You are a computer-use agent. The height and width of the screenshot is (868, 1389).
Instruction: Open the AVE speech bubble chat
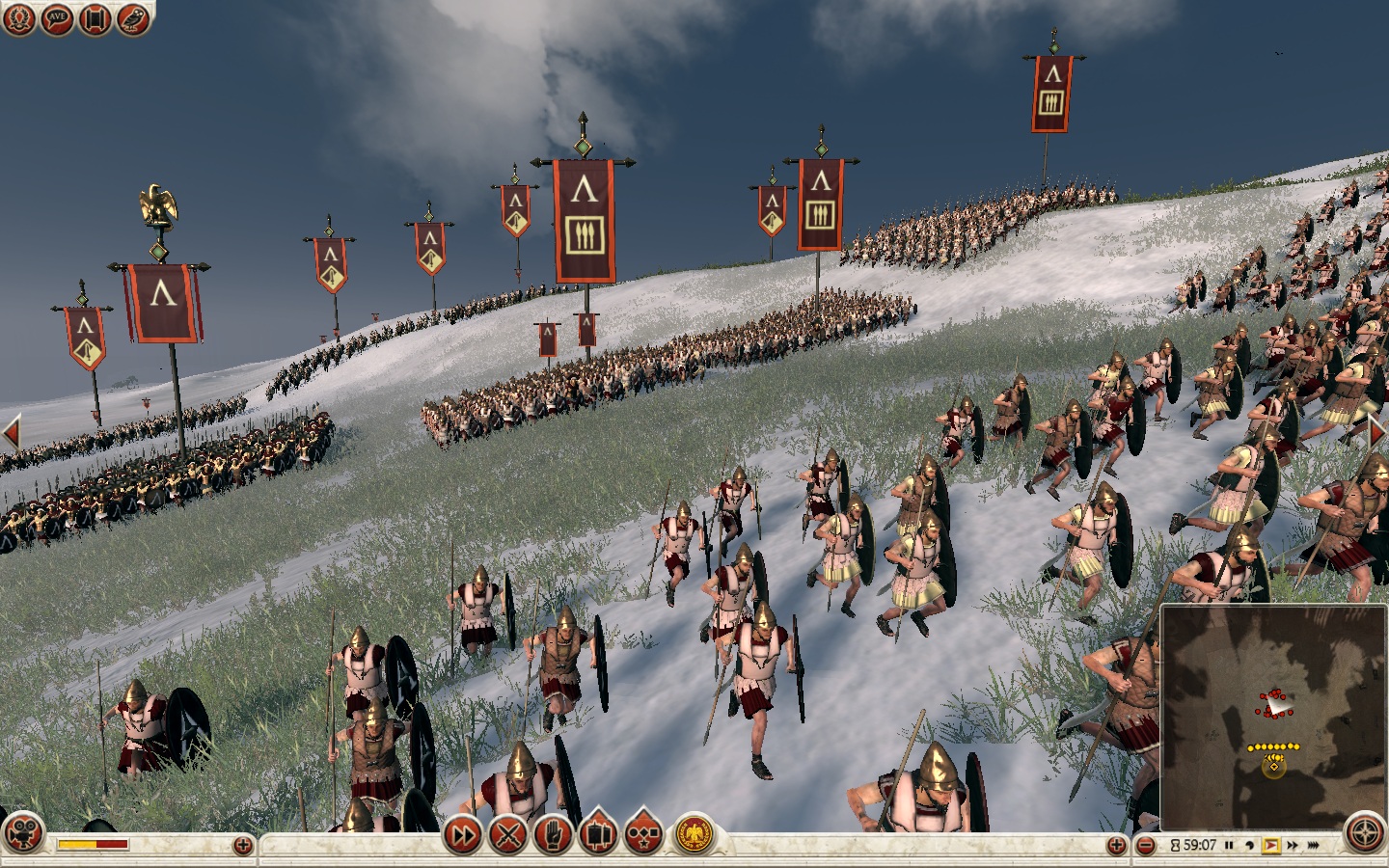58,19
